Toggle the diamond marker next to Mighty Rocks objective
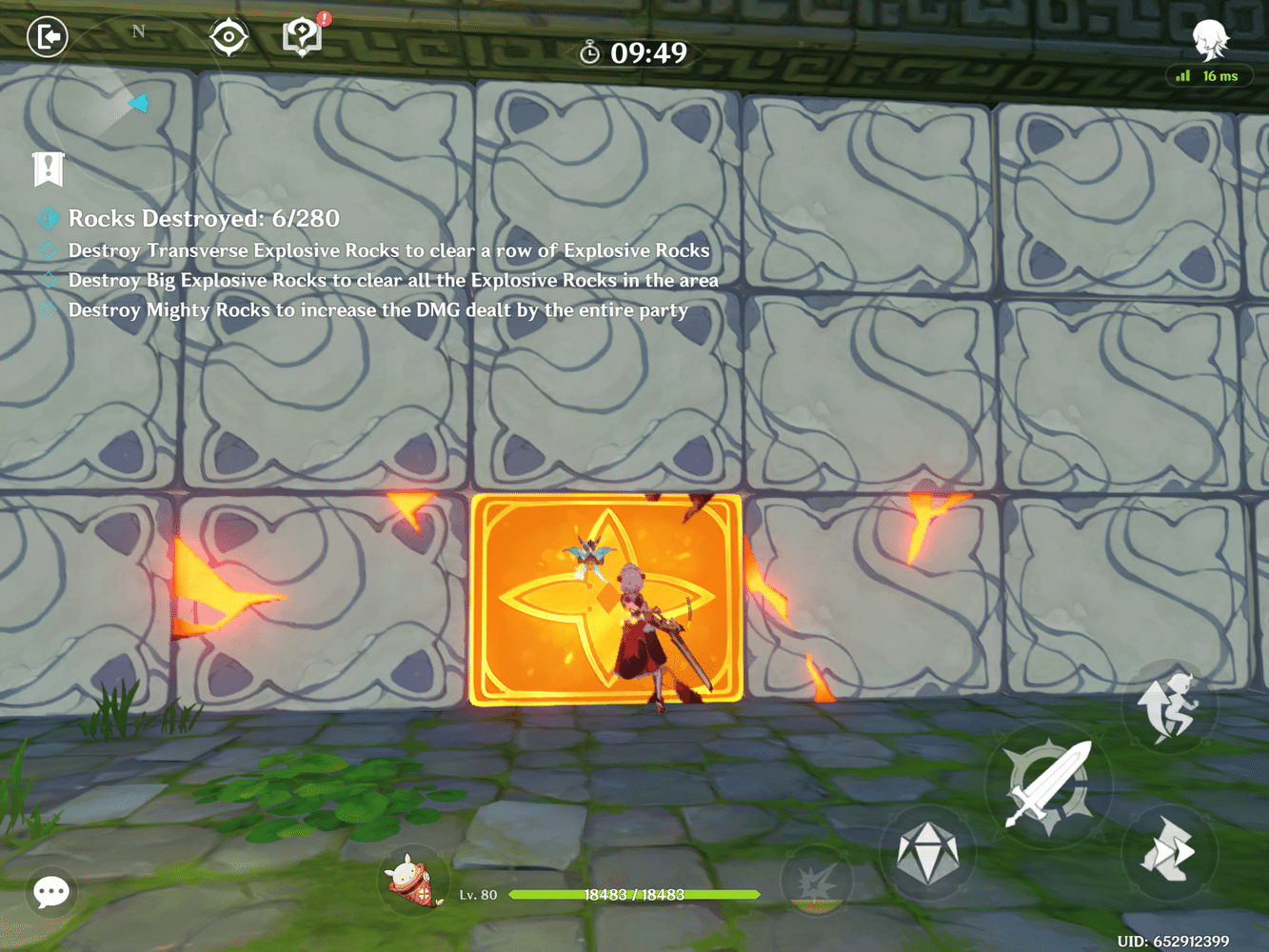1269x952 pixels. (x=47, y=308)
